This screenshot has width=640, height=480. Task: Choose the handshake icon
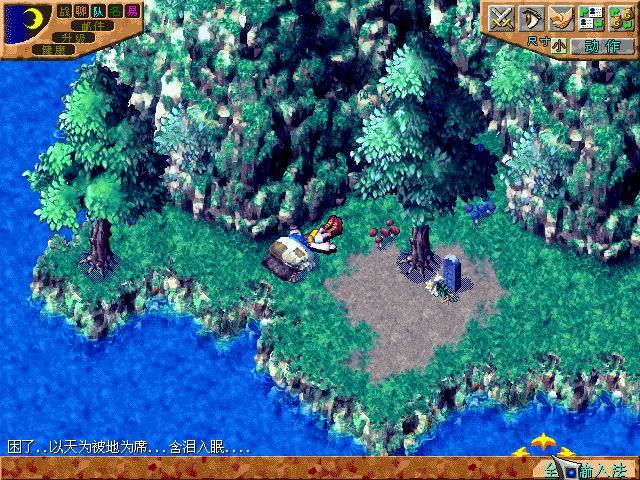coord(561,17)
